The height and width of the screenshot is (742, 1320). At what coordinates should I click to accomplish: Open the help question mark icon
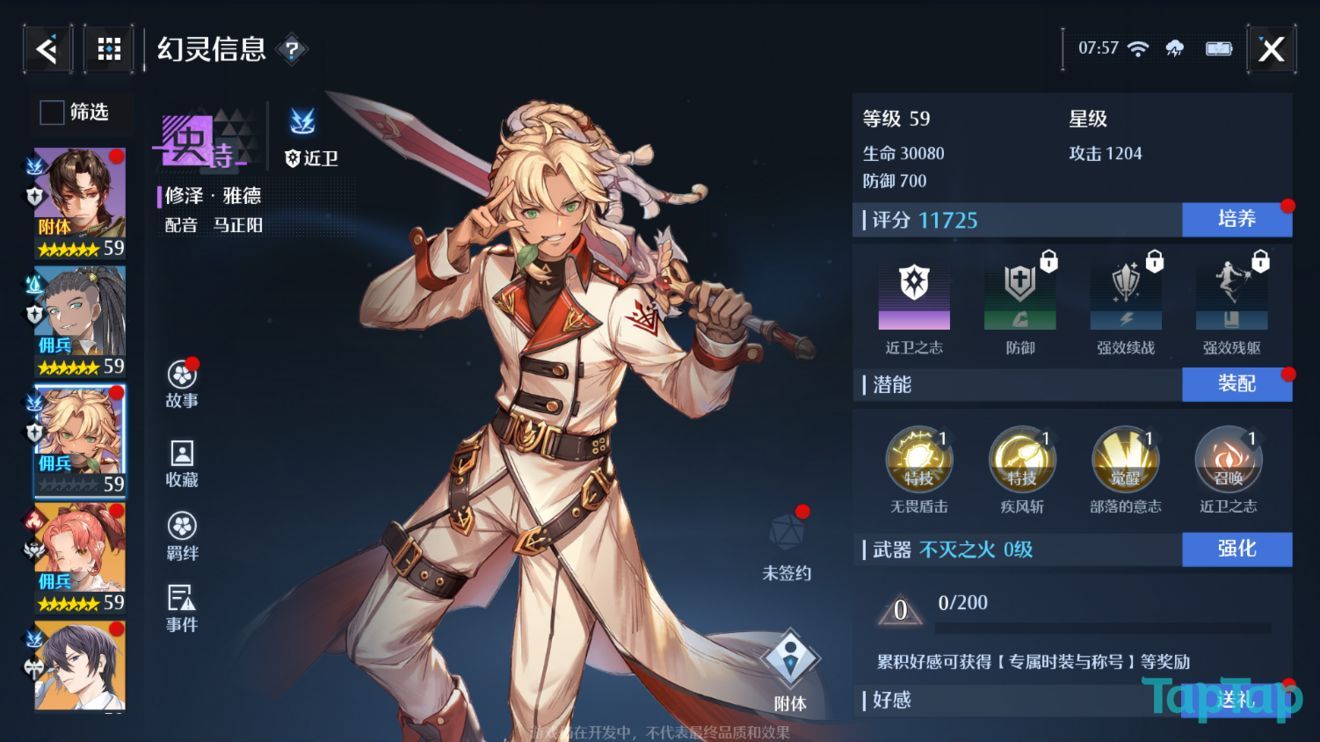pos(292,49)
